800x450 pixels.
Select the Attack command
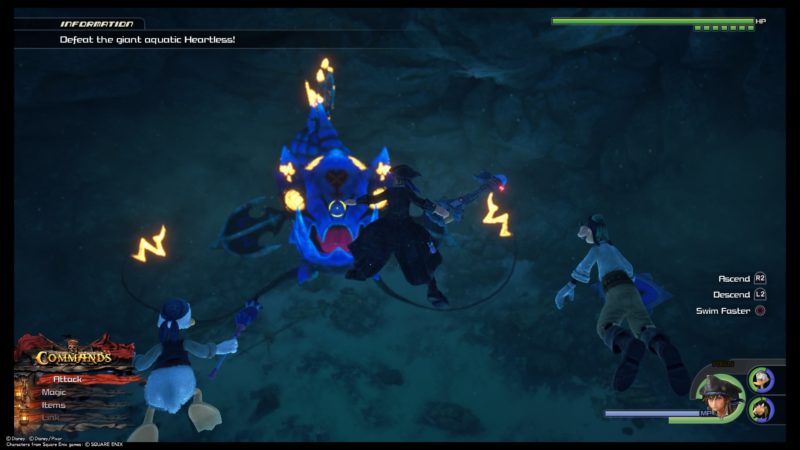[70, 379]
